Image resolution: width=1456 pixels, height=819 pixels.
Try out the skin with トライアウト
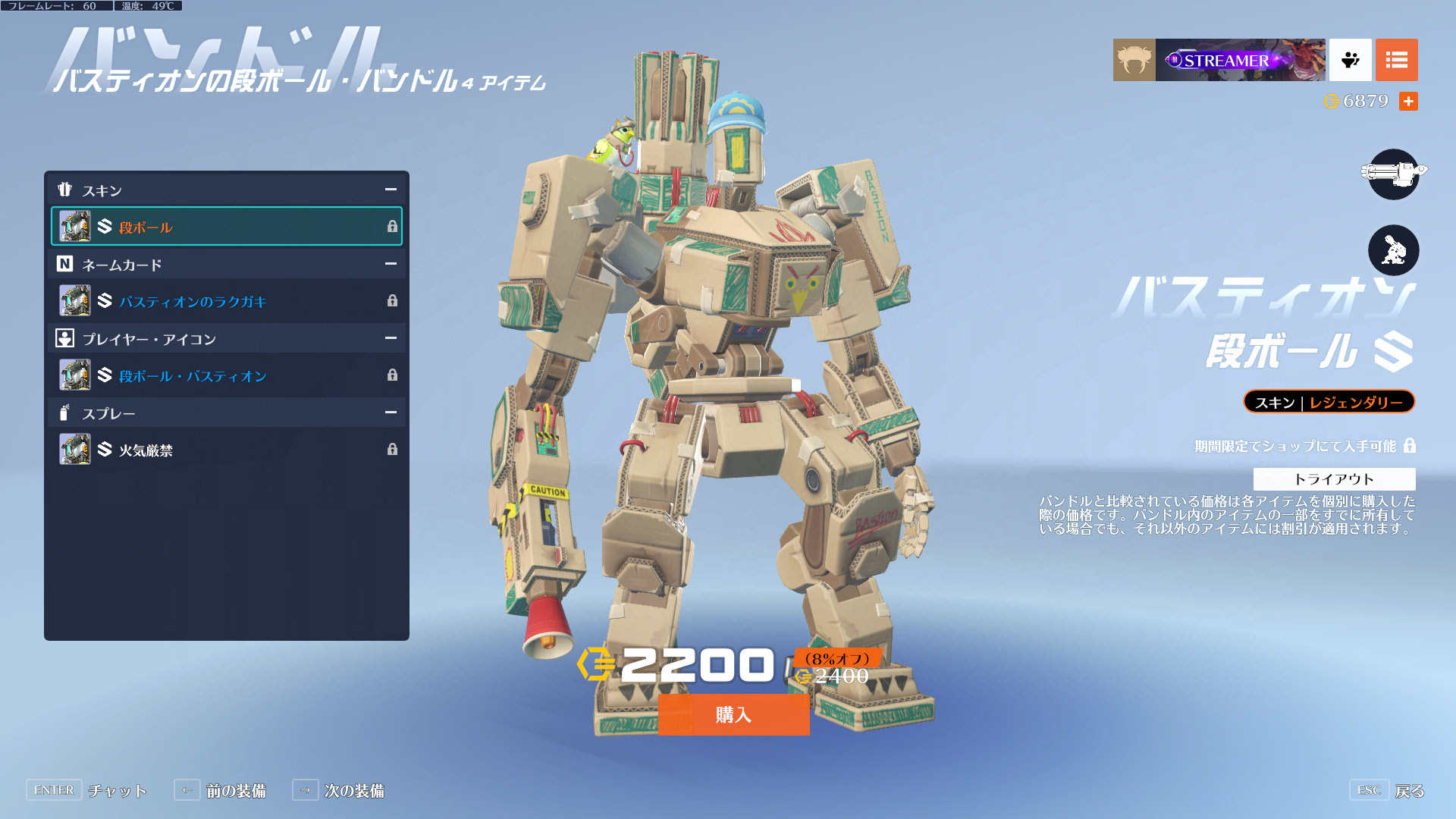pyautogui.click(x=1334, y=479)
